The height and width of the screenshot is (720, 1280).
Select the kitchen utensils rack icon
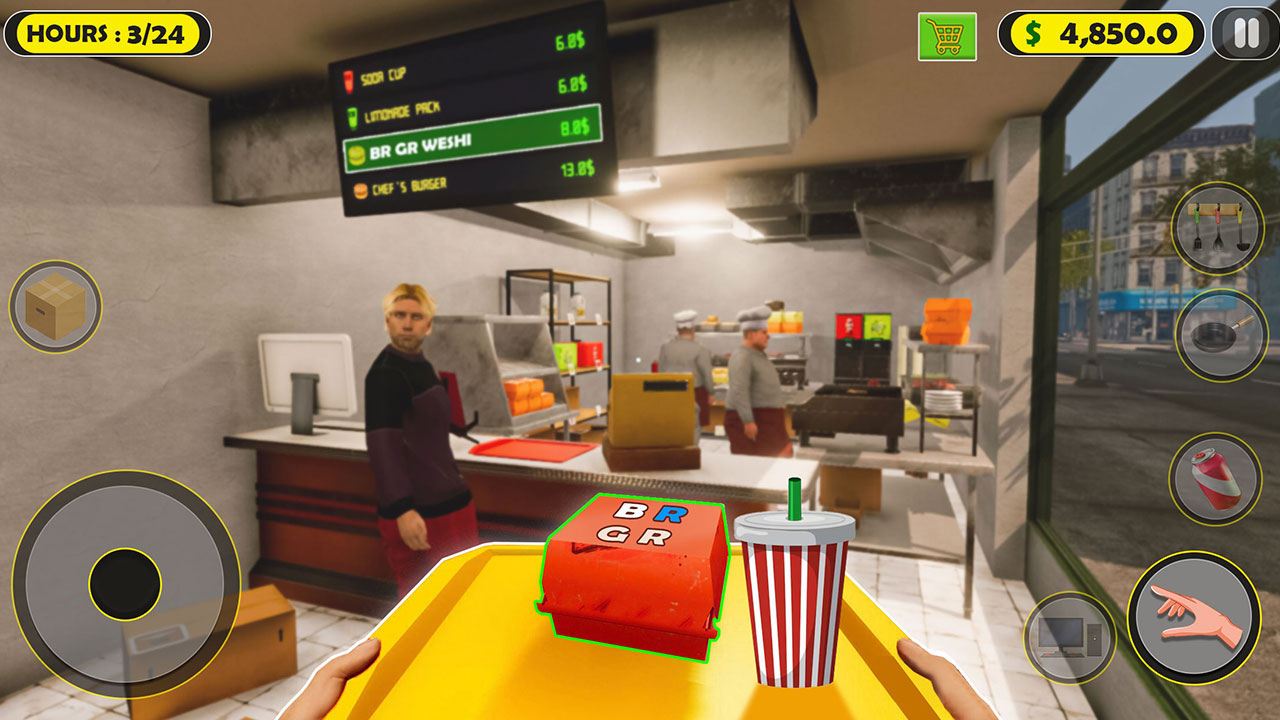pyautogui.click(x=1218, y=232)
